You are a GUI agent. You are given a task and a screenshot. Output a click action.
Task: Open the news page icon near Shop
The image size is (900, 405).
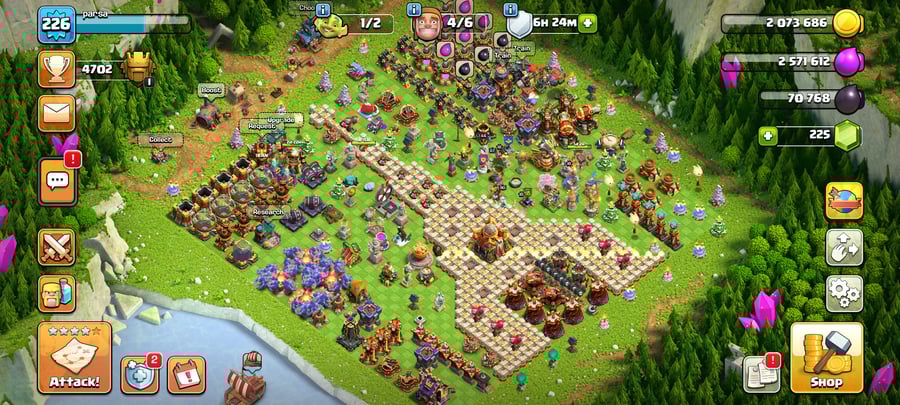point(760,373)
